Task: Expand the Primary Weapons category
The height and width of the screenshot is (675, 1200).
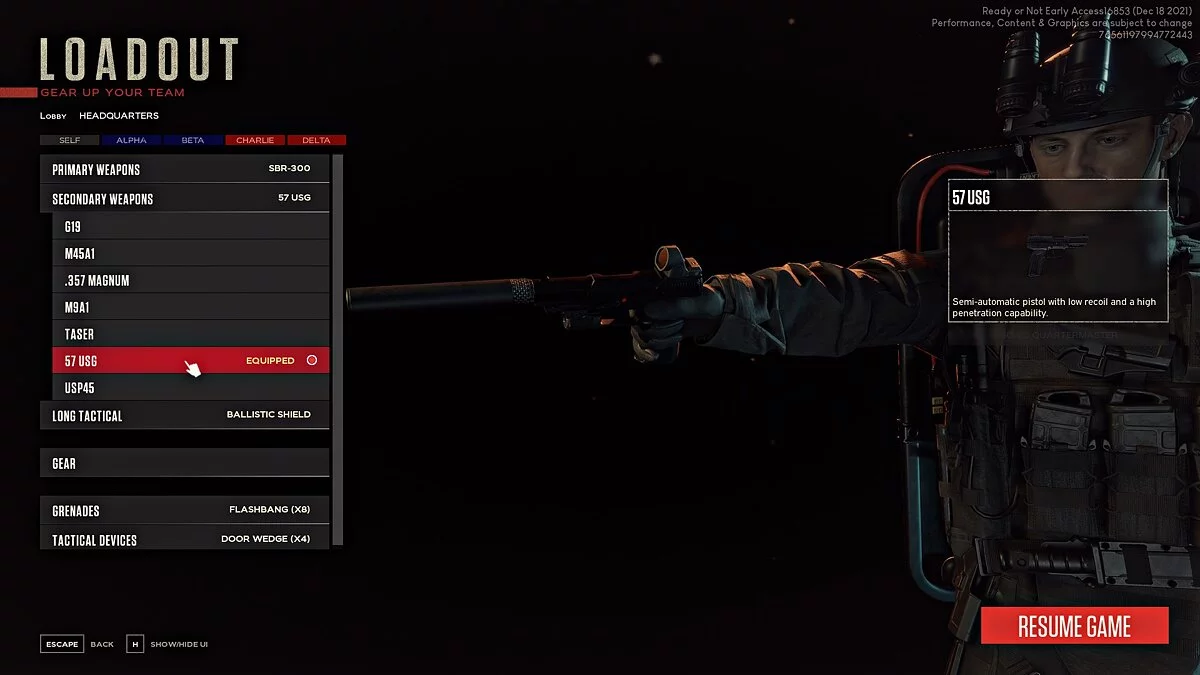Action: 184,169
